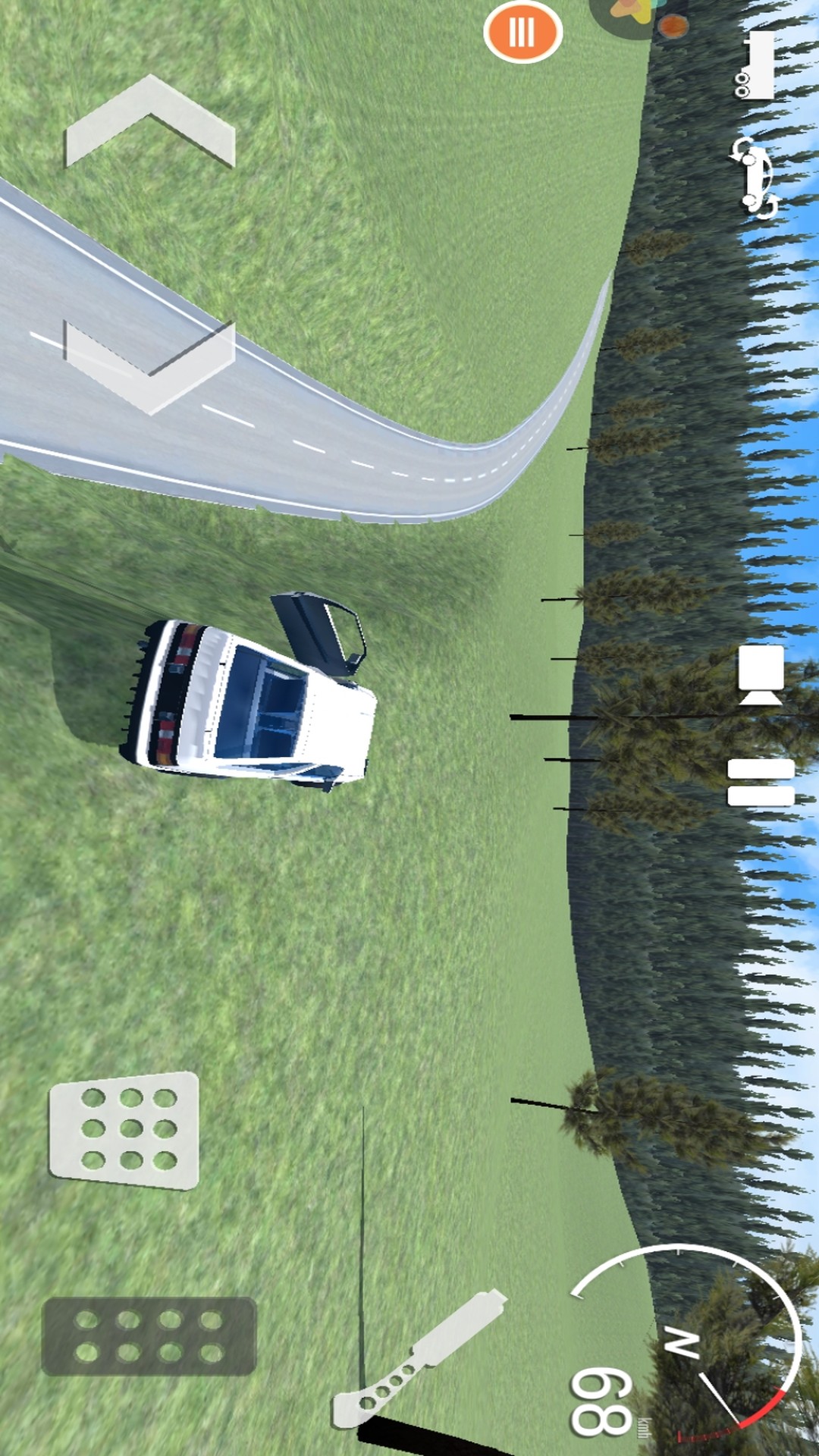The height and width of the screenshot is (1456, 819).
Task: Open the orange menu button
Action: coord(522,32)
